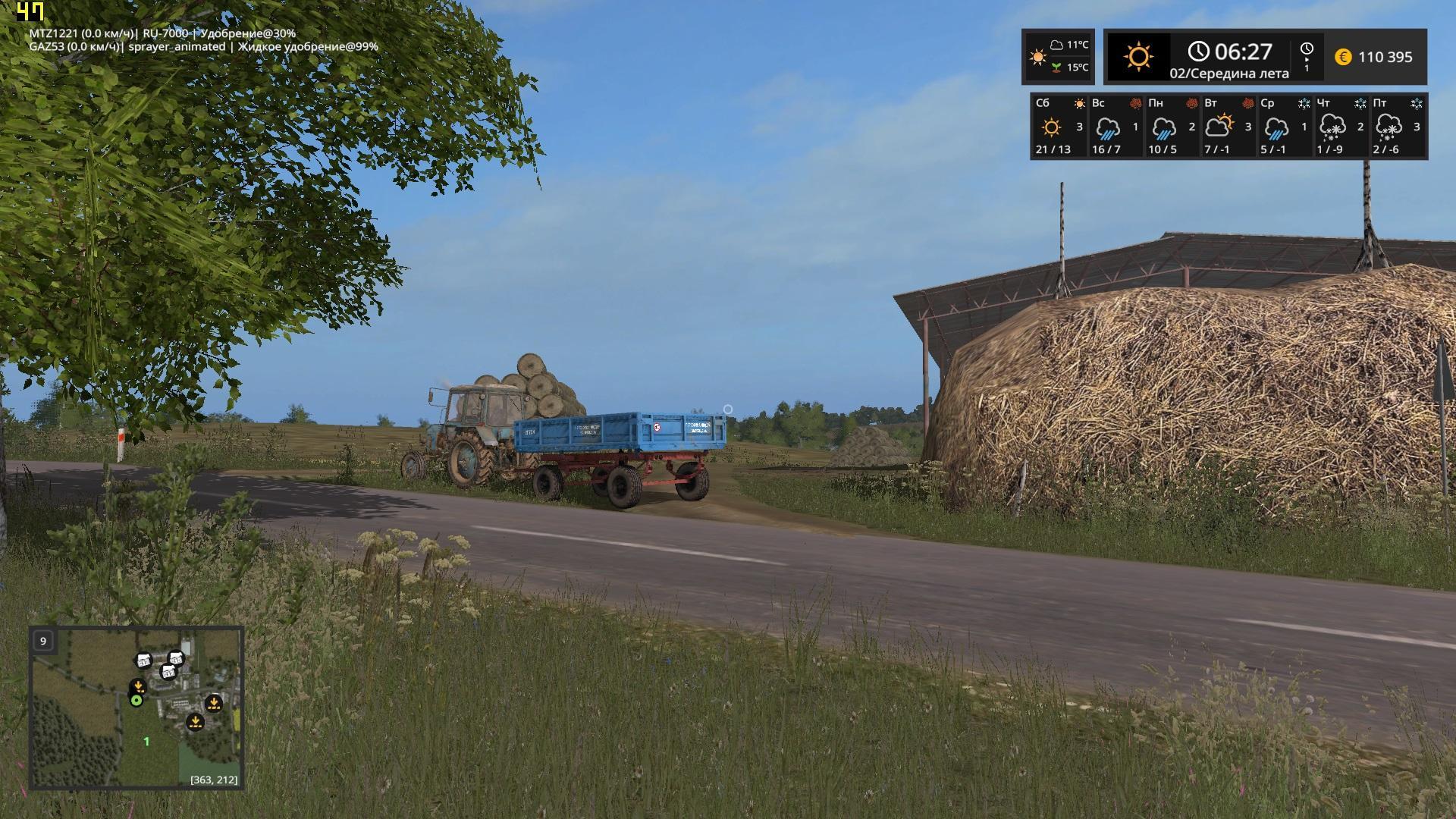This screenshot has height=819, width=1456.
Task: Toggle the time scale clock icon
Action: [x=1306, y=56]
